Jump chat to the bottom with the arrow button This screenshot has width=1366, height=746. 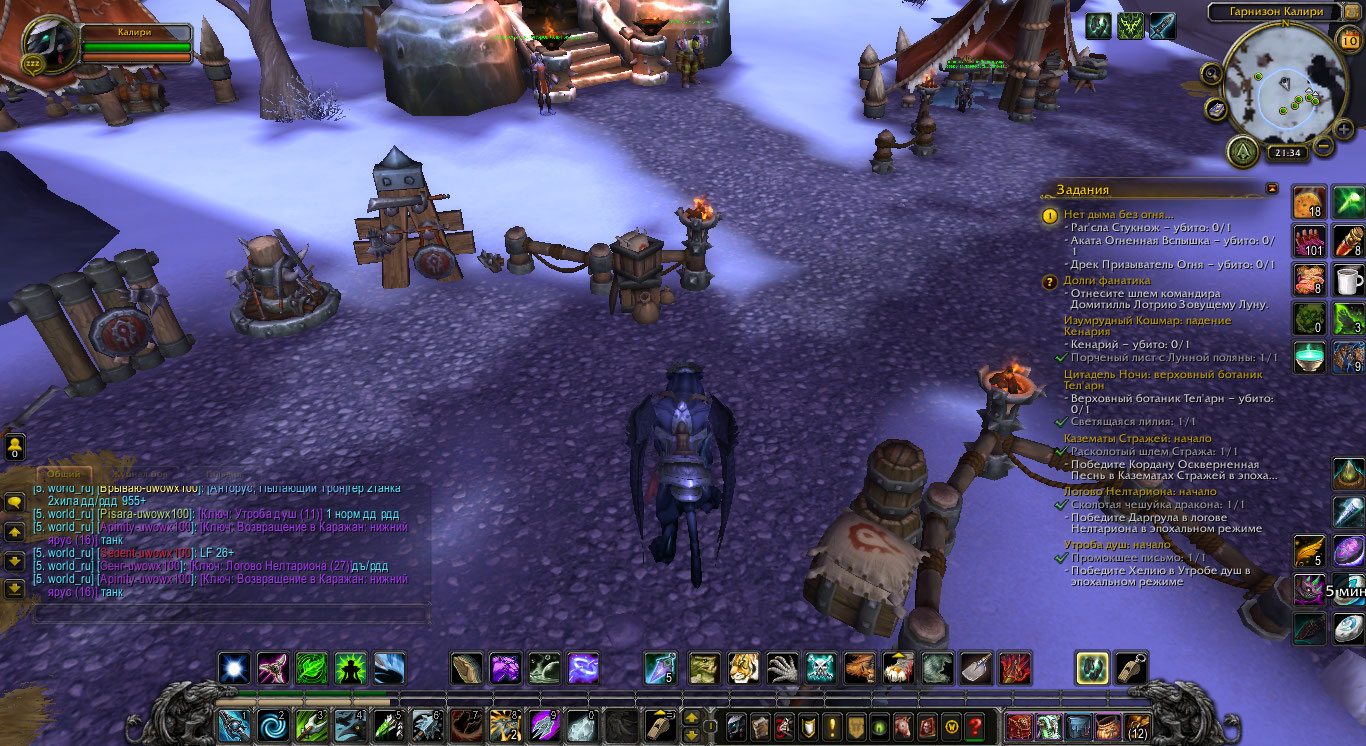(x=15, y=589)
